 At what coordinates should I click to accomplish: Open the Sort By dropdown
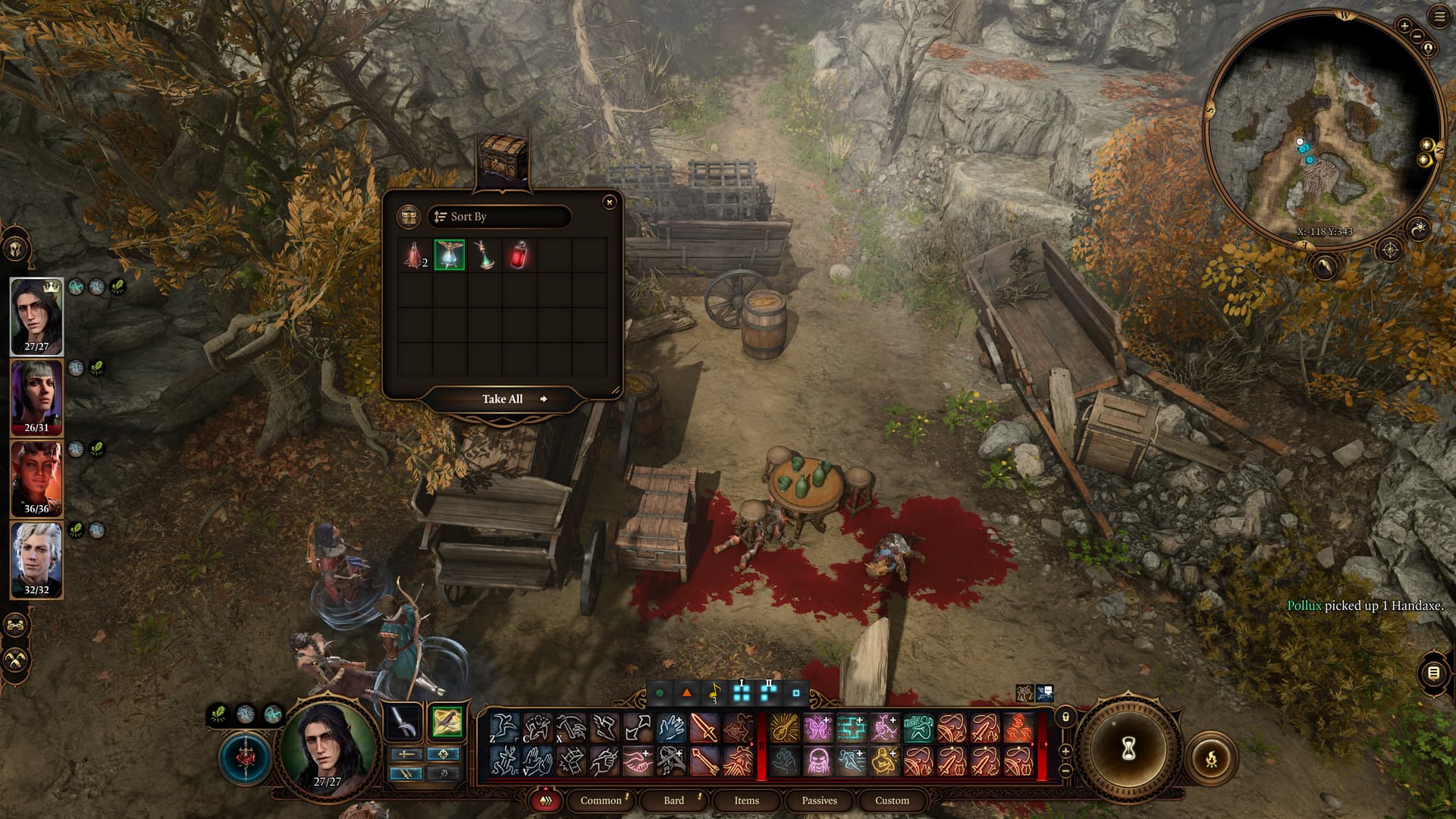tap(498, 217)
